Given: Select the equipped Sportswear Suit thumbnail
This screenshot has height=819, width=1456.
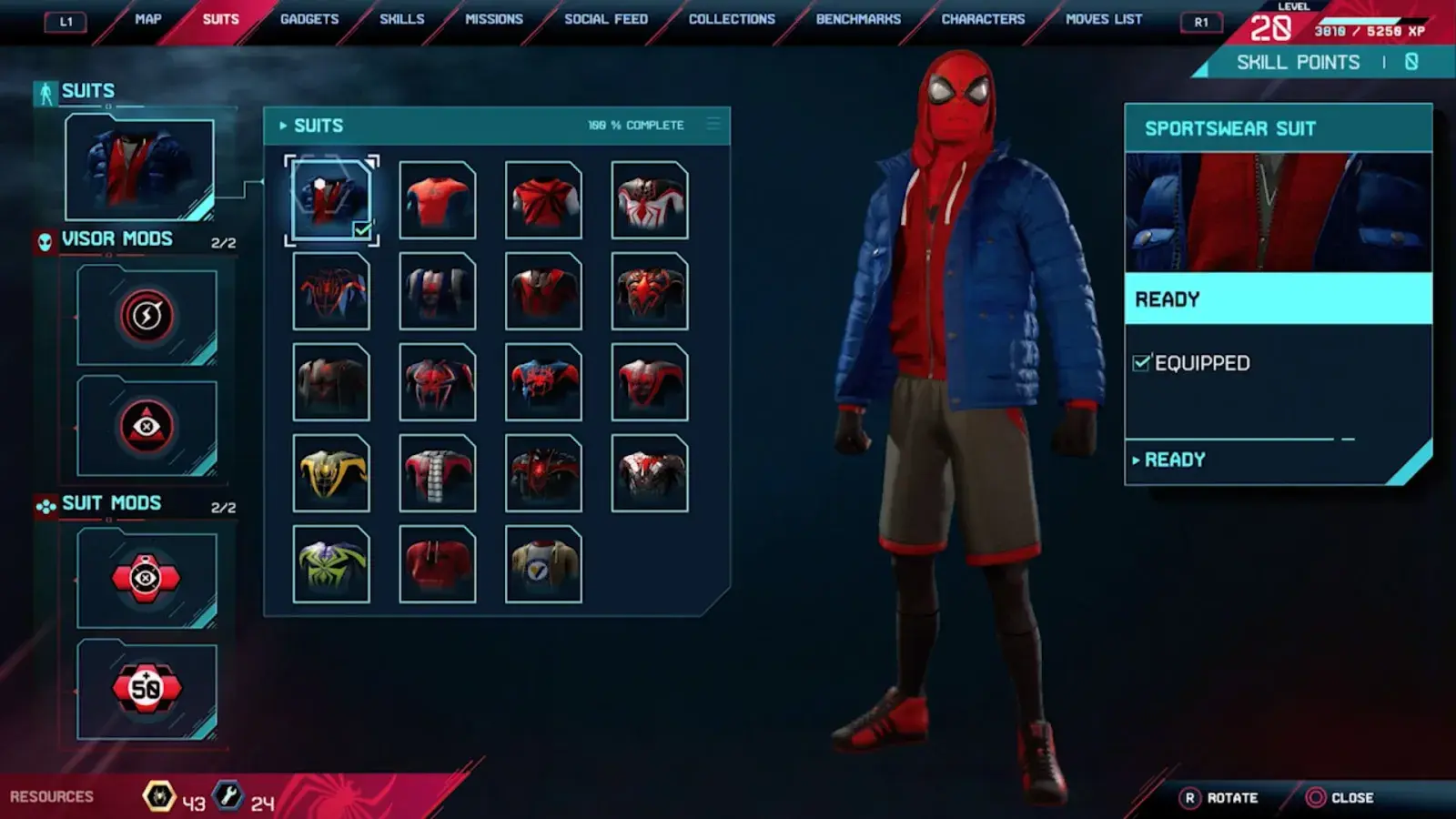Looking at the screenshot, I should pos(331,200).
